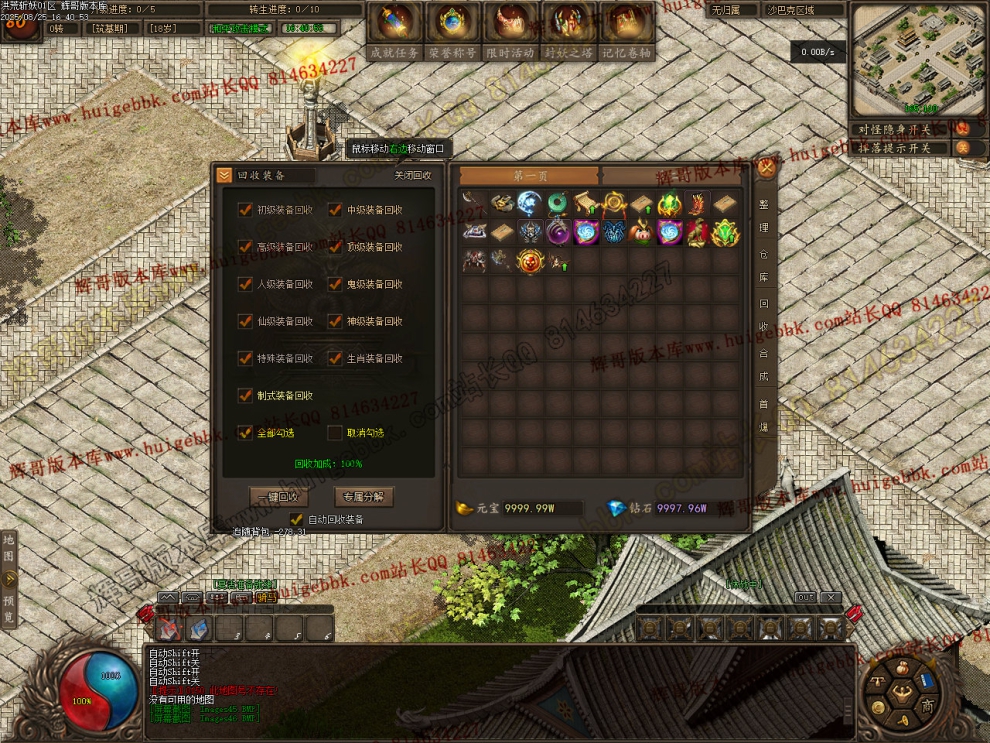Tick the 全部勾选 select-all box
The width and height of the screenshot is (990, 743).
[x=245, y=433]
